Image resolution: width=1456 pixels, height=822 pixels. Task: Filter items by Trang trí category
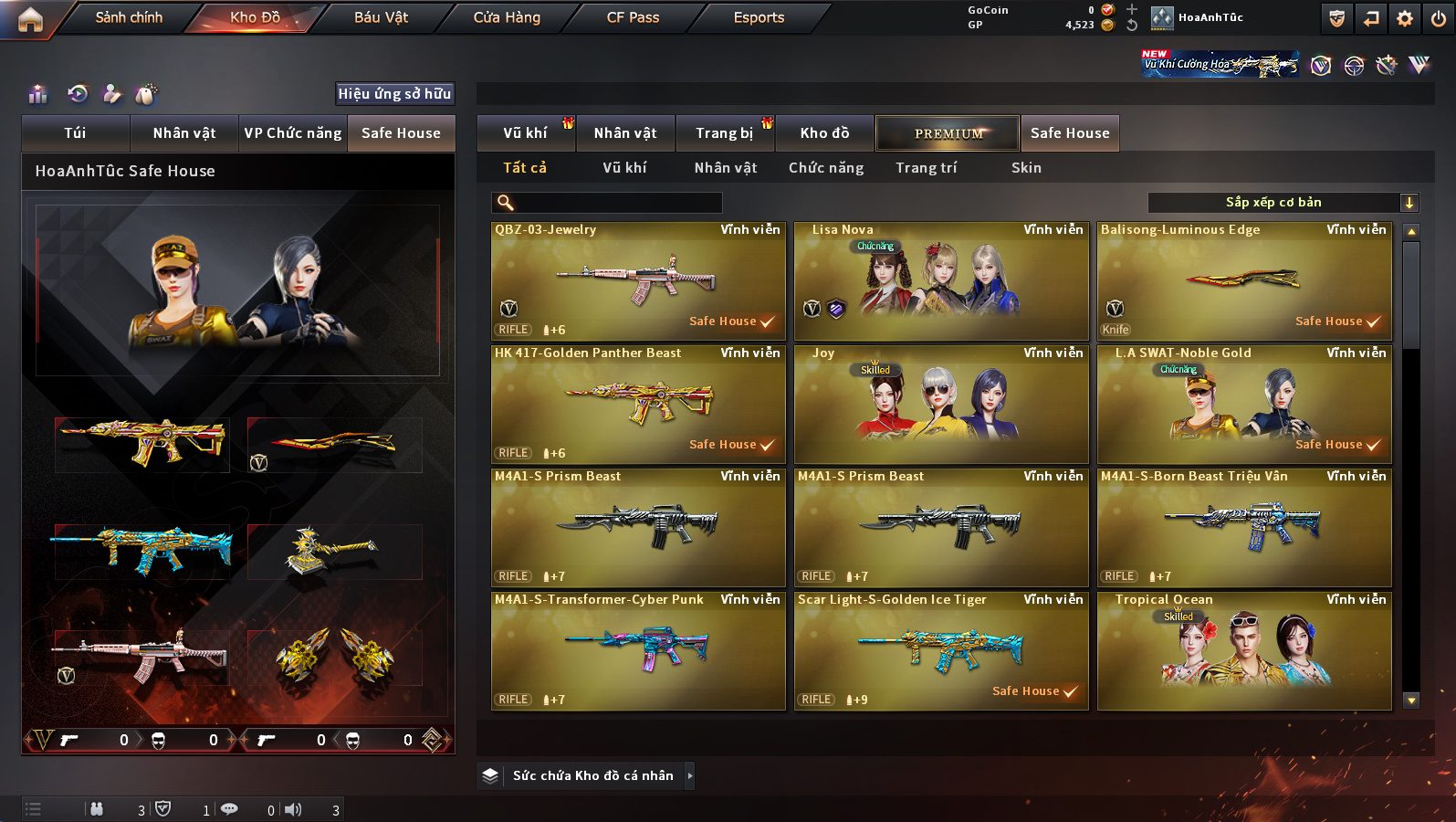pos(926,168)
